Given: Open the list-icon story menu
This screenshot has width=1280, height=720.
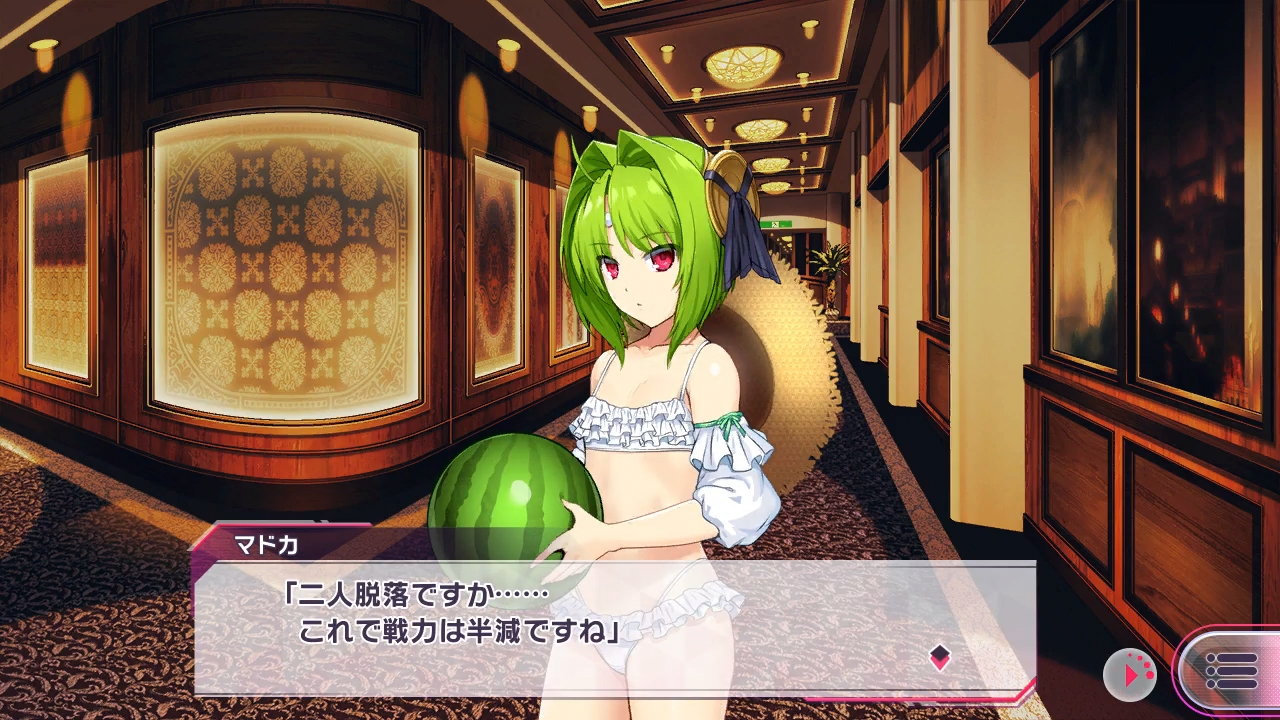Looking at the screenshot, I should (x=1231, y=671).
